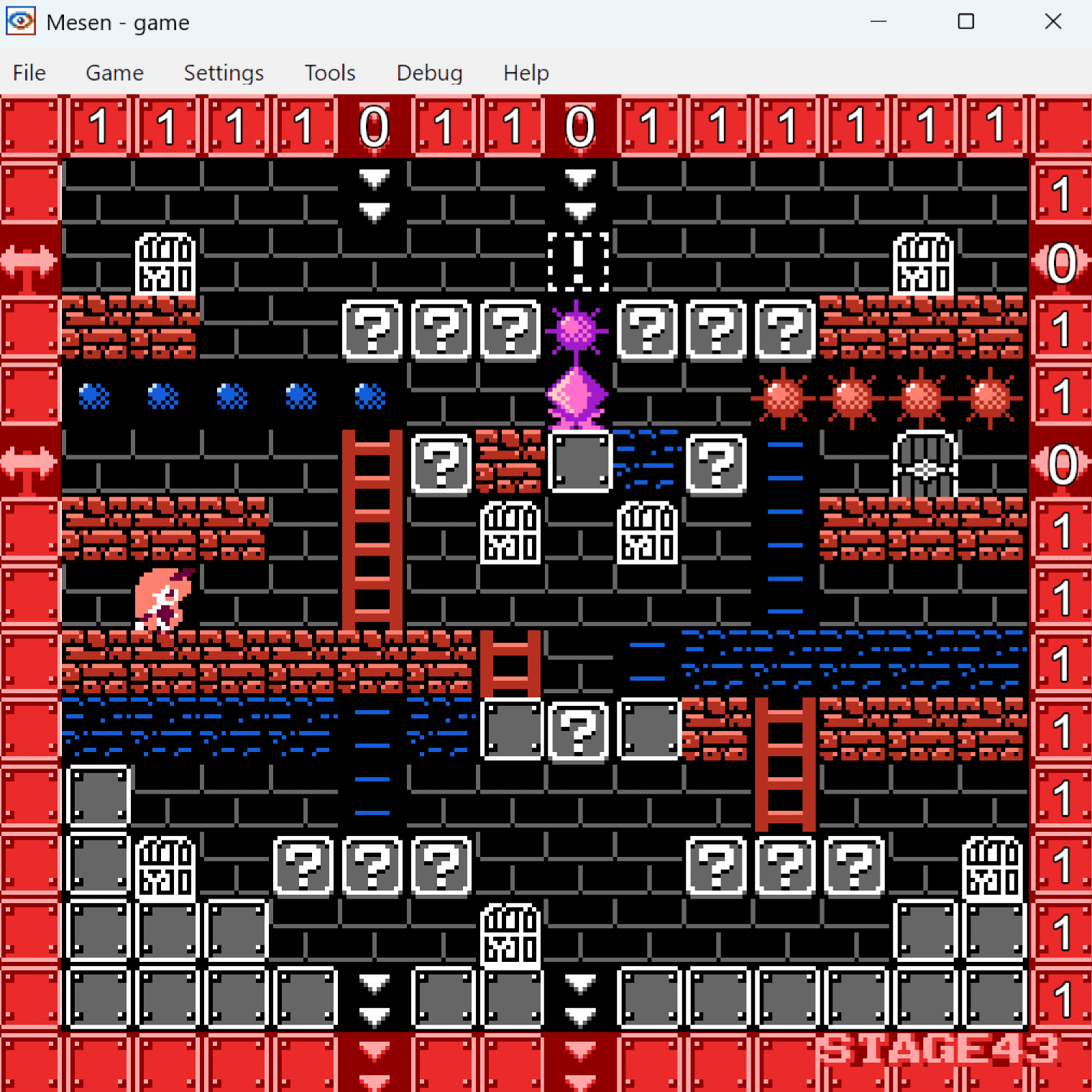Open the File menu
This screenshot has width=1092, height=1092.
(29, 73)
